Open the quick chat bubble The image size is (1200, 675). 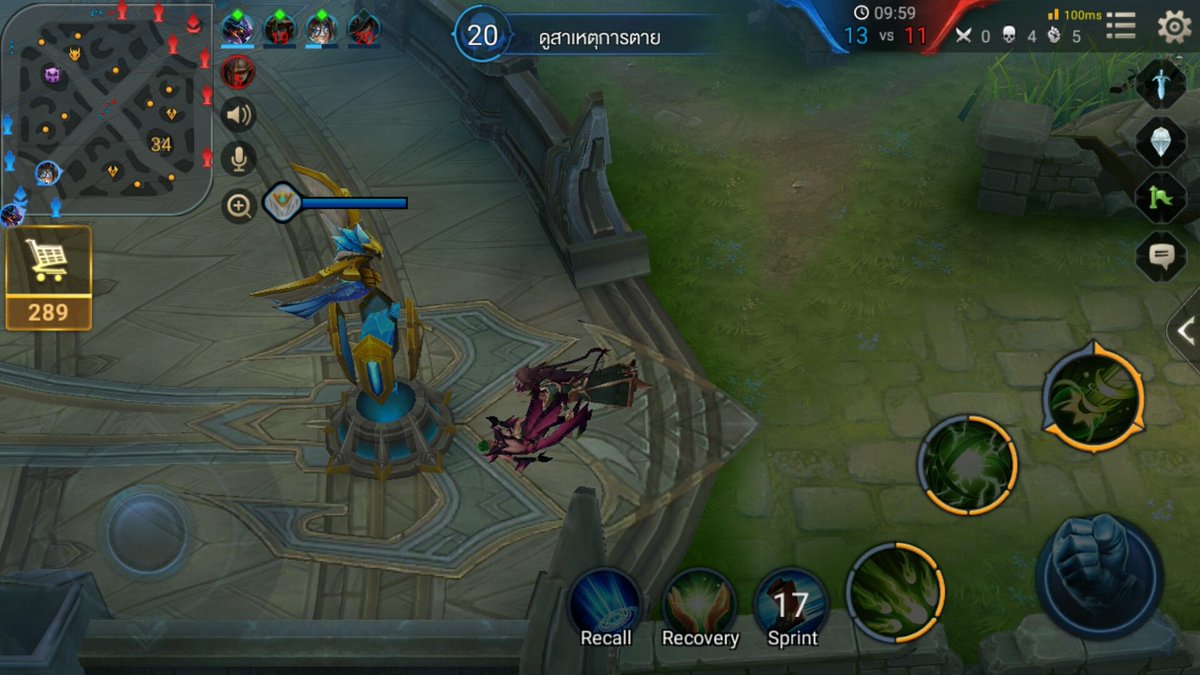pyautogui.click(x=1160, y=256)
